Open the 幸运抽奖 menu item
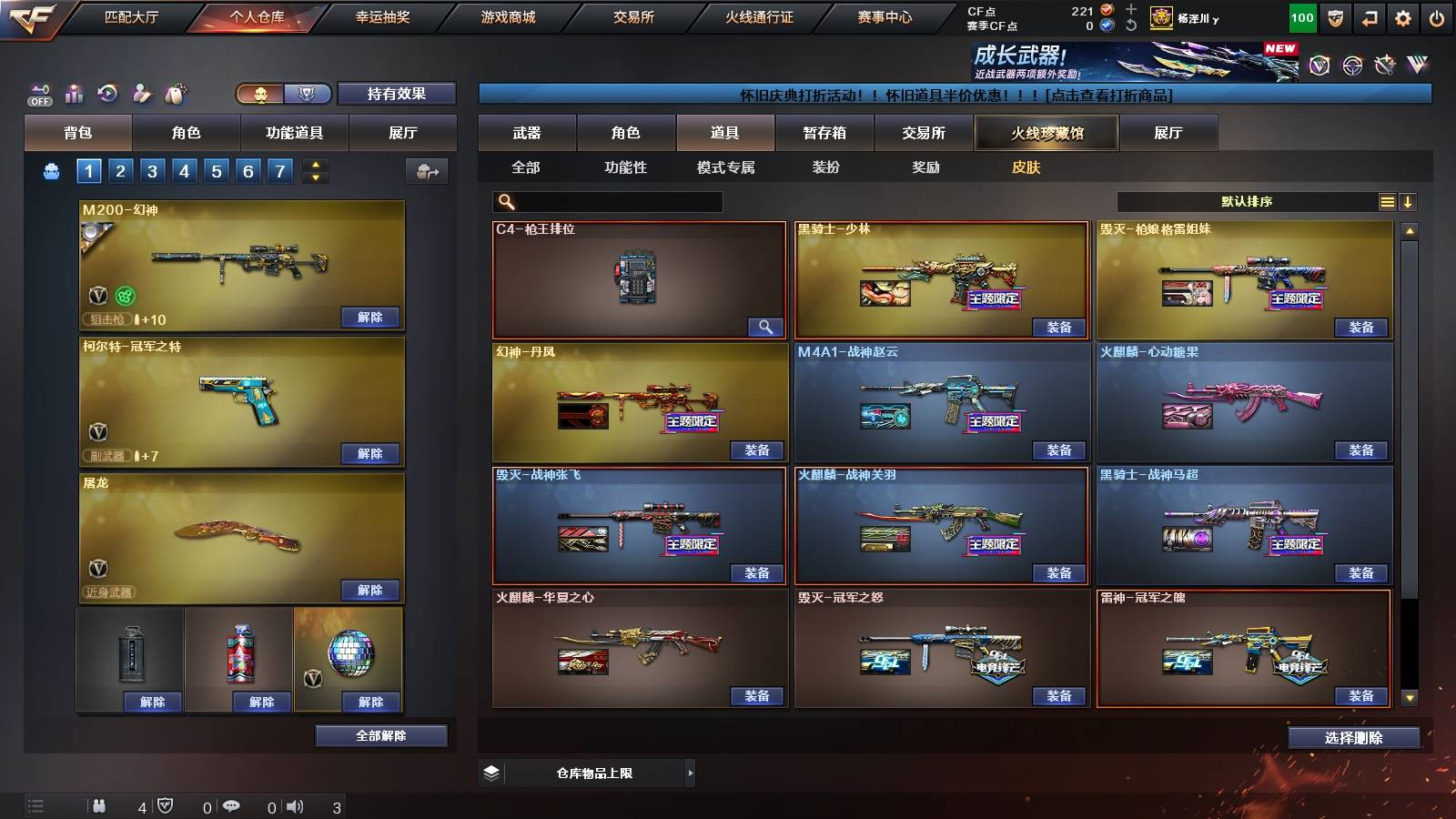This screenshot has height=819, width=1456. coord(382,16)
